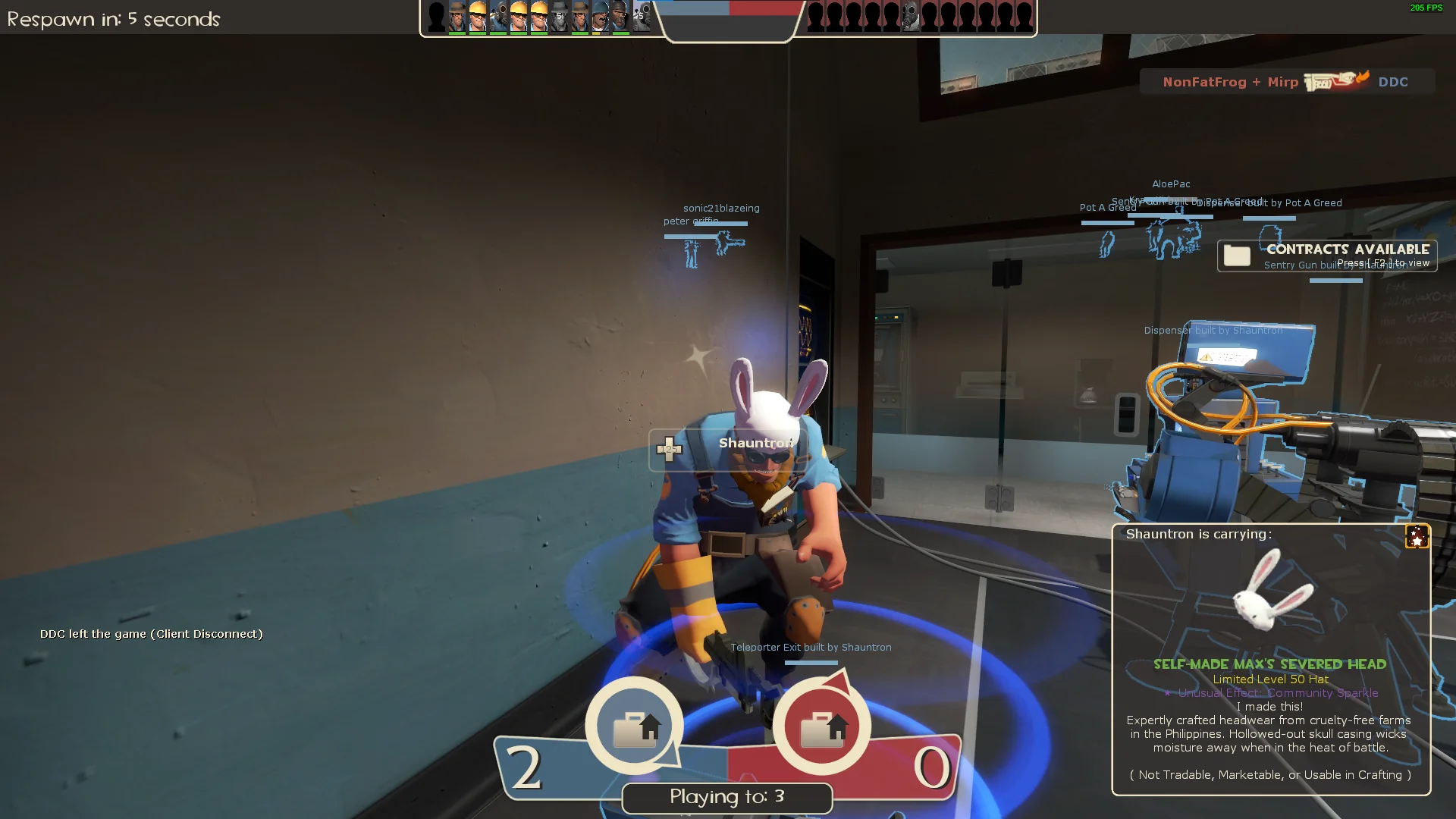Open the Contracts Available folder notification

(x=1238, y=256)
